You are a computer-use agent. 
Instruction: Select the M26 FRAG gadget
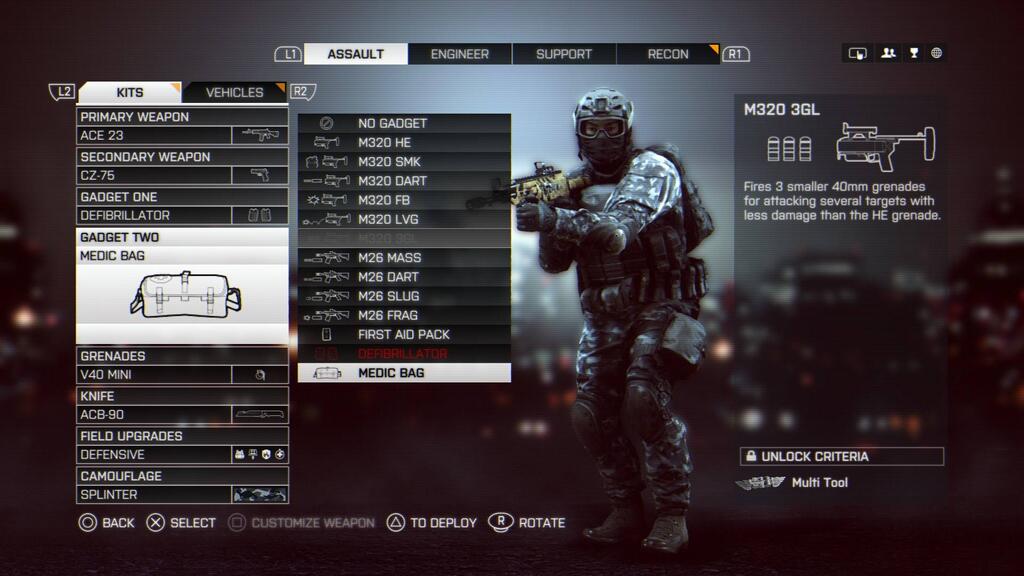tap(404, 315)
